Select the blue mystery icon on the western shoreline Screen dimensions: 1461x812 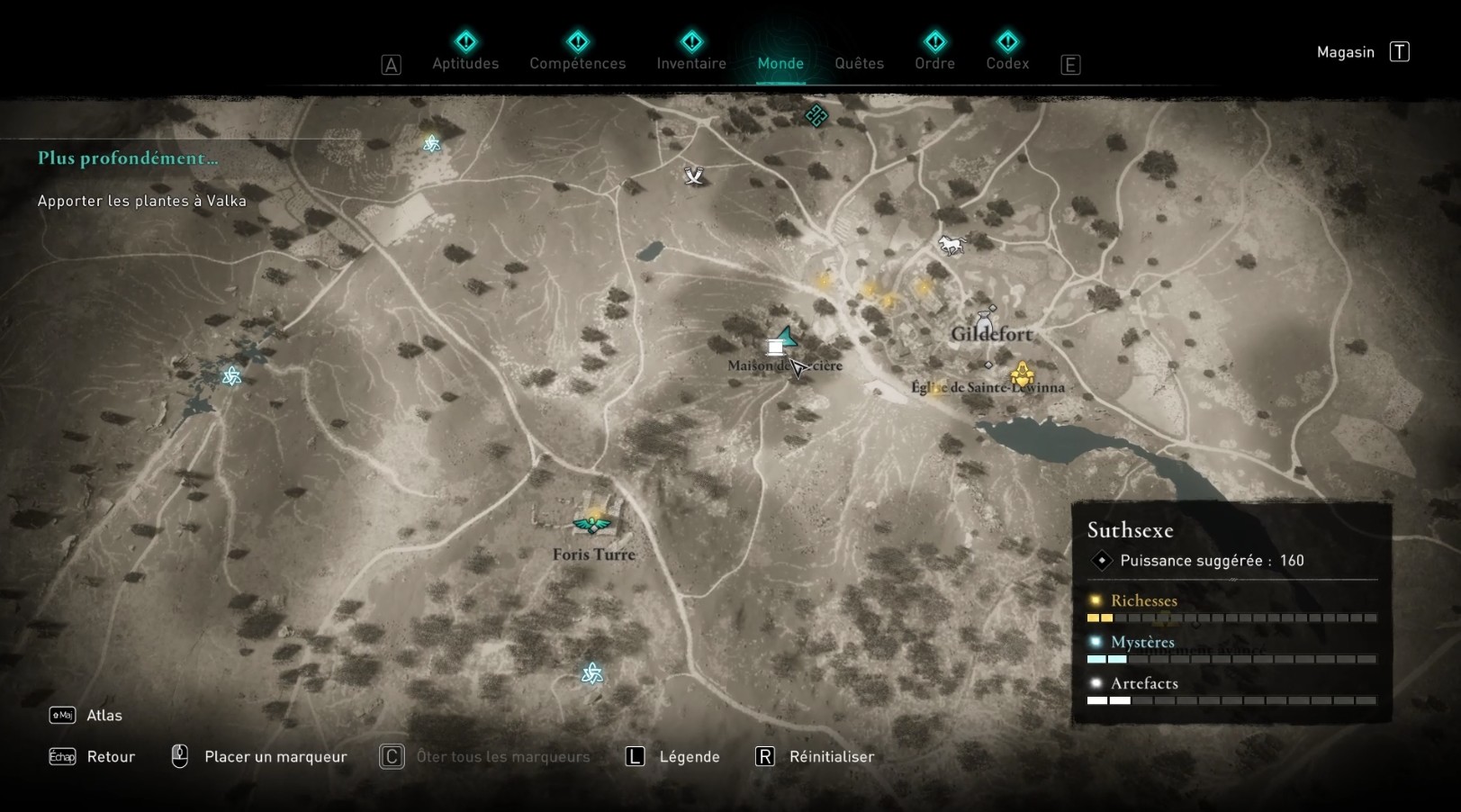coord(231,377)
